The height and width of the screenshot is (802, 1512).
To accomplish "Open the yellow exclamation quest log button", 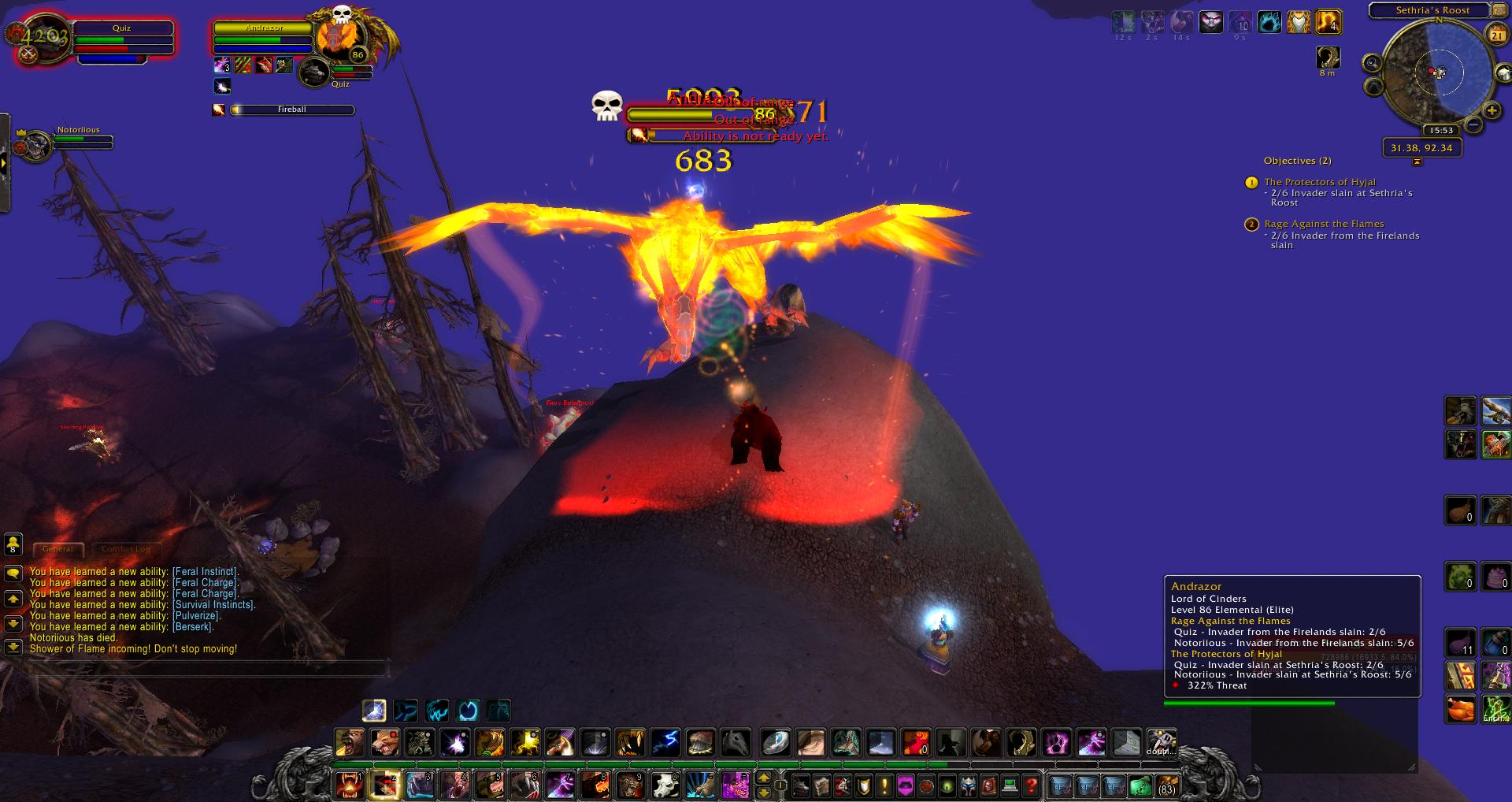I will coord(884,785).
